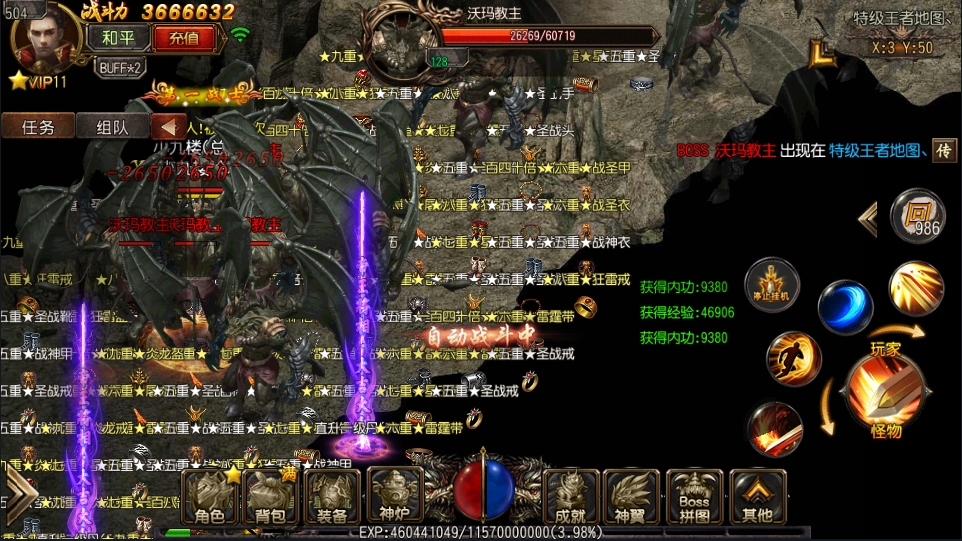The width and height of the screenshot is (962, 541).
Task: Open the 成就 achievements menu
Action: (570, 497)
